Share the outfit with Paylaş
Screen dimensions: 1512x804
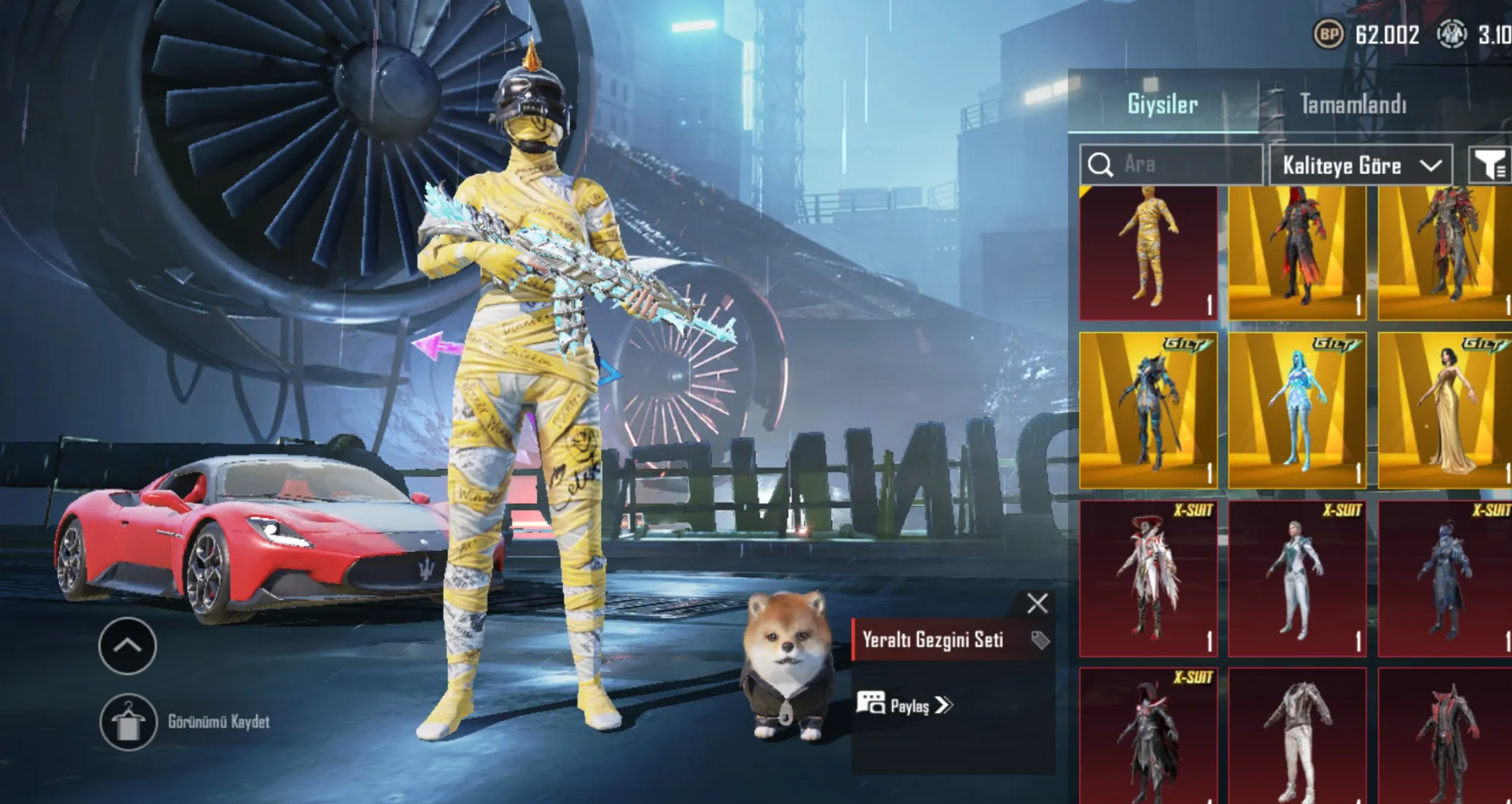(x=905, y=705)
